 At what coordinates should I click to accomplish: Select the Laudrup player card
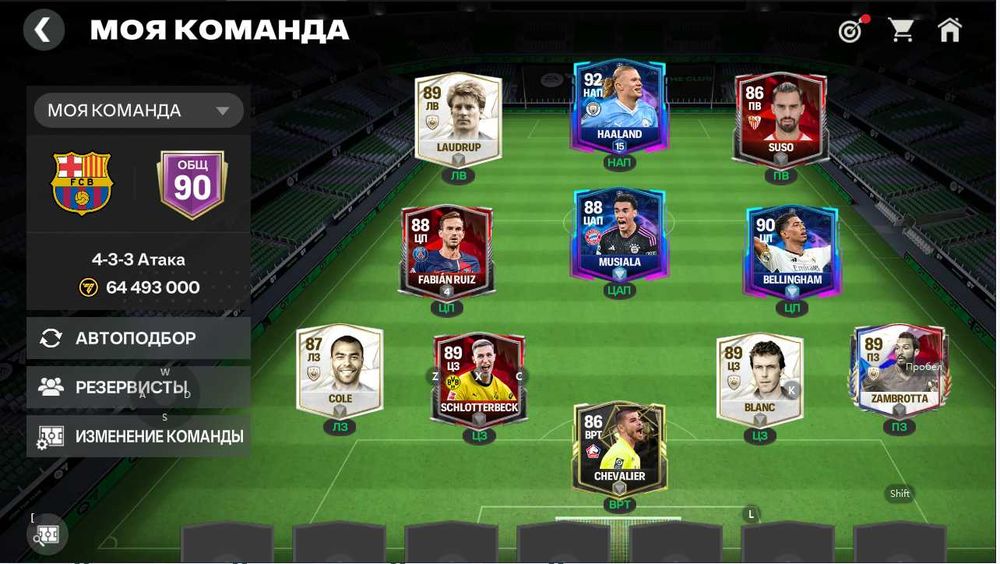(458, 120)
